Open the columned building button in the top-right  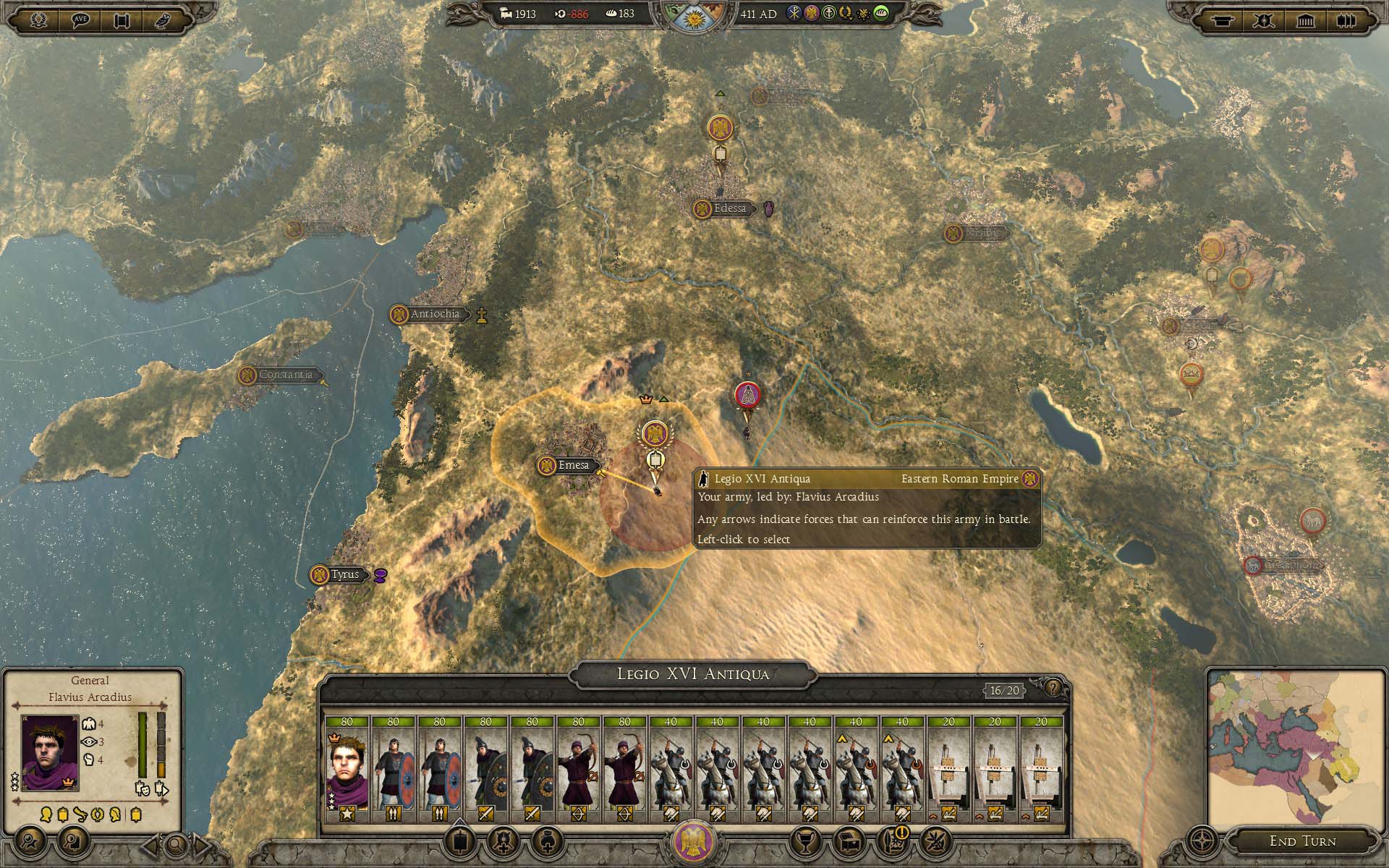pyautogui.click(x=1305, y=20)
